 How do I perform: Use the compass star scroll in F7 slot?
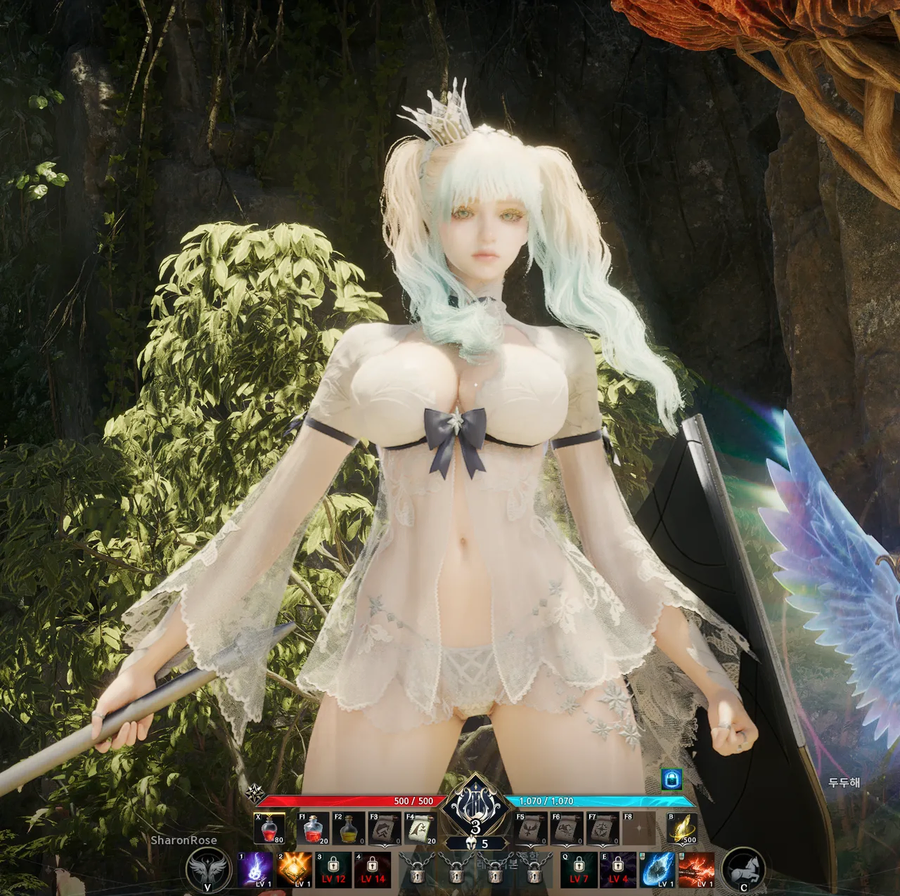click(x=601, y=828)
